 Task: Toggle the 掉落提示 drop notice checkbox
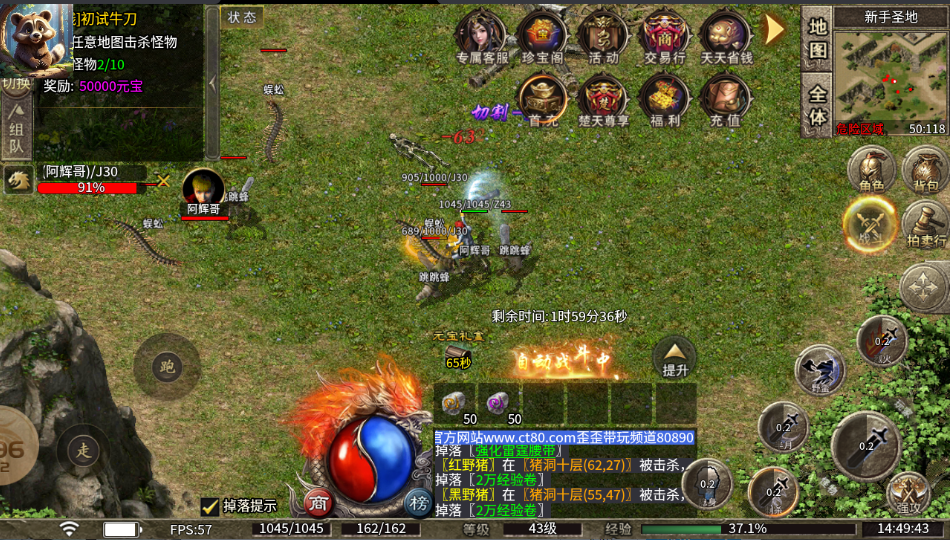click(x=210, y=506)
